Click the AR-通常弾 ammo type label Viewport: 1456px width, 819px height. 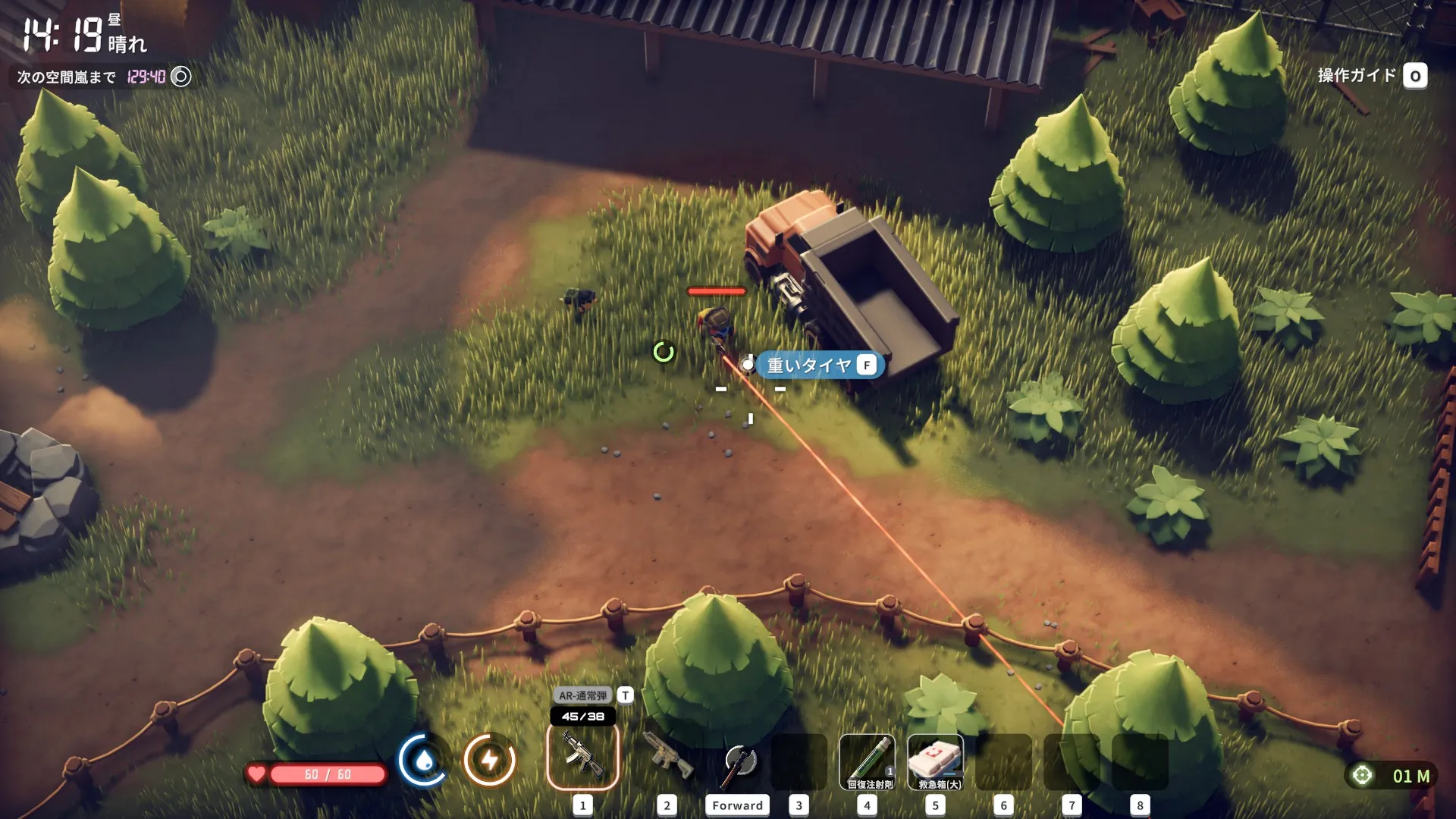pyautogui.click(x=583, y=695)
